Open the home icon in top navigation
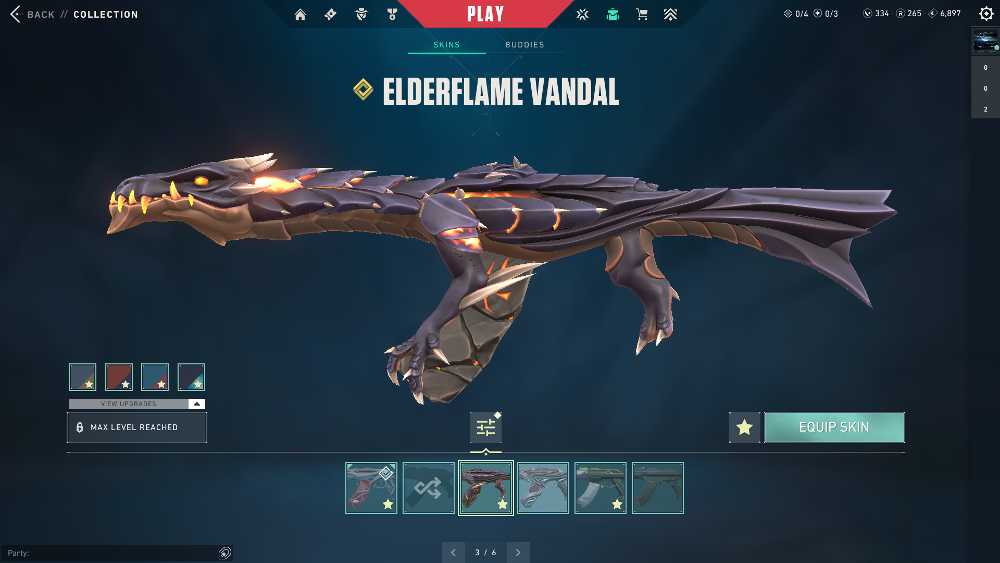Screen dimensions: 1000x563 (300, 15)
